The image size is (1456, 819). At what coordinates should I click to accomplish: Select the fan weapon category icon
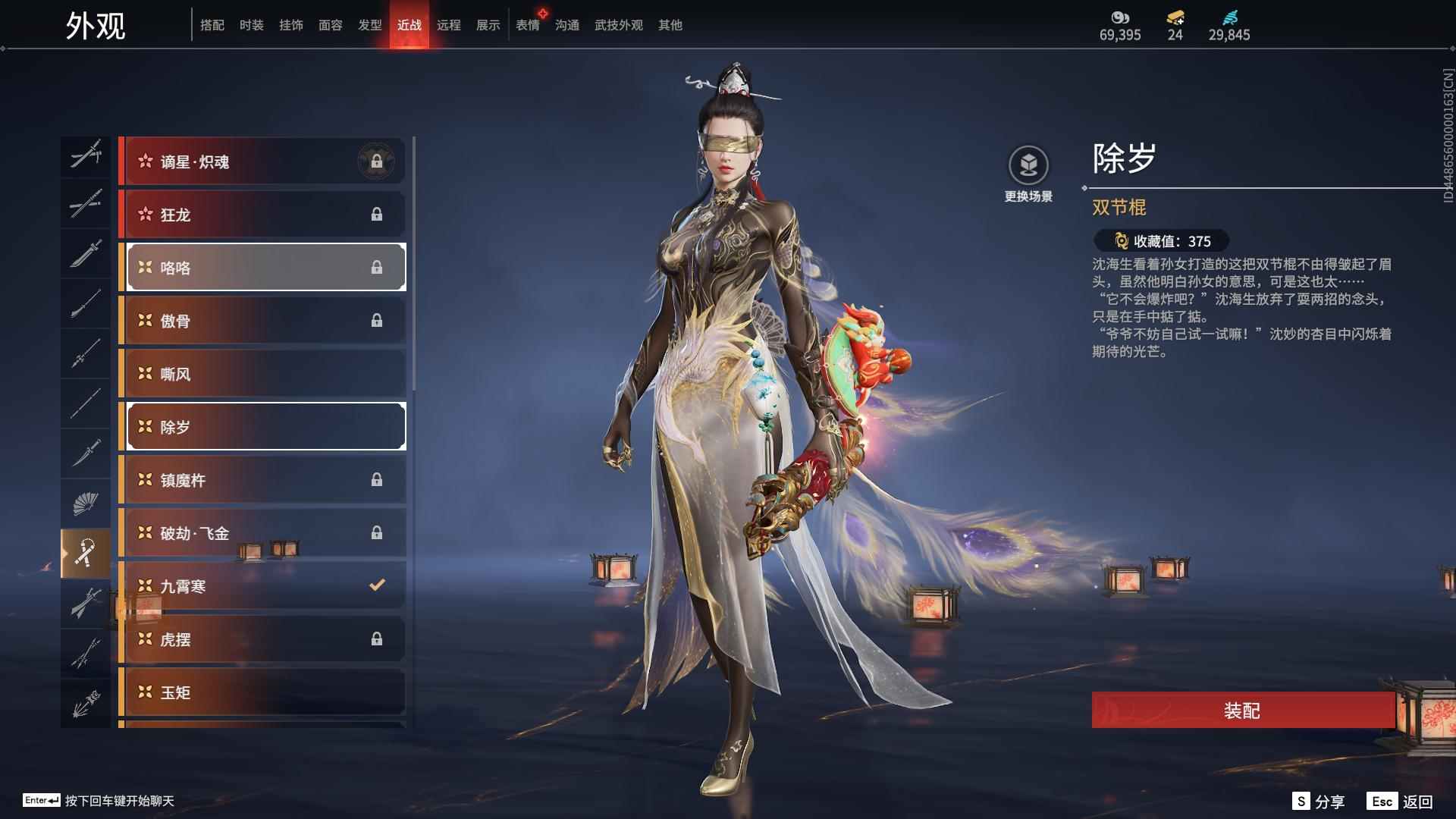85,502
